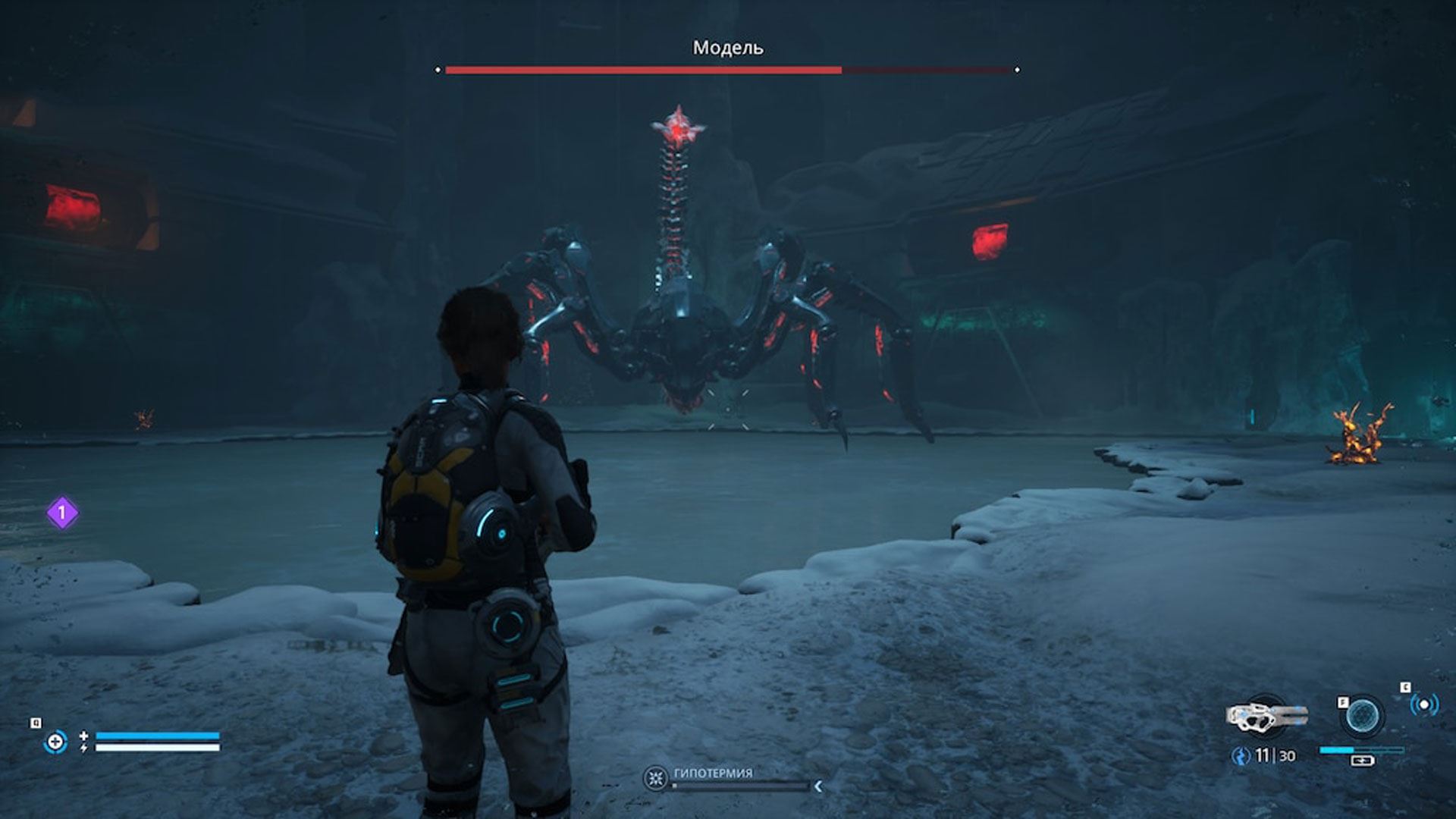
Task: Click the purple diamond objective marker
Action: 62,513
